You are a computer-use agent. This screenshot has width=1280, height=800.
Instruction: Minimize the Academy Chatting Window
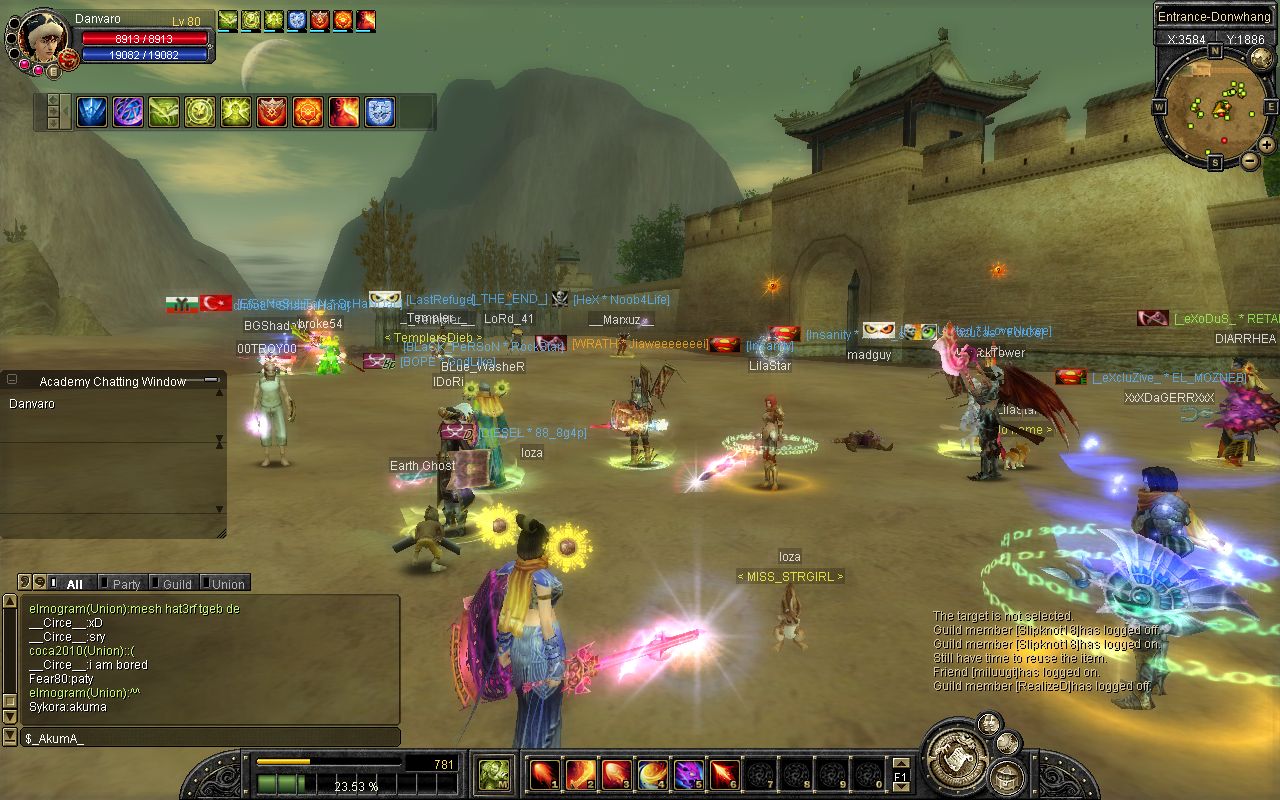(x=211, y=380)
